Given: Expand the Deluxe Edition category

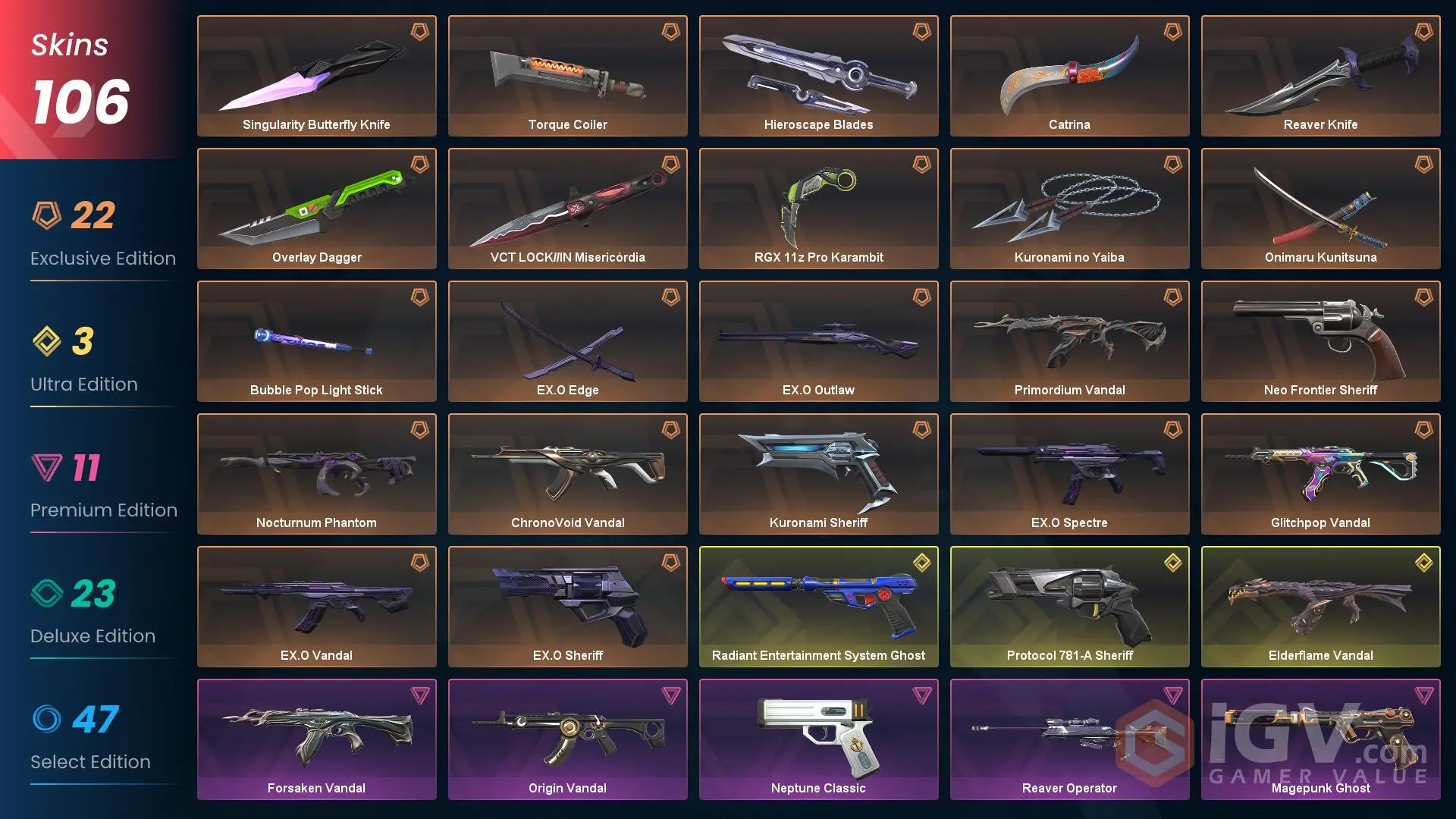Looking at the screenshot, I should 93,635.
